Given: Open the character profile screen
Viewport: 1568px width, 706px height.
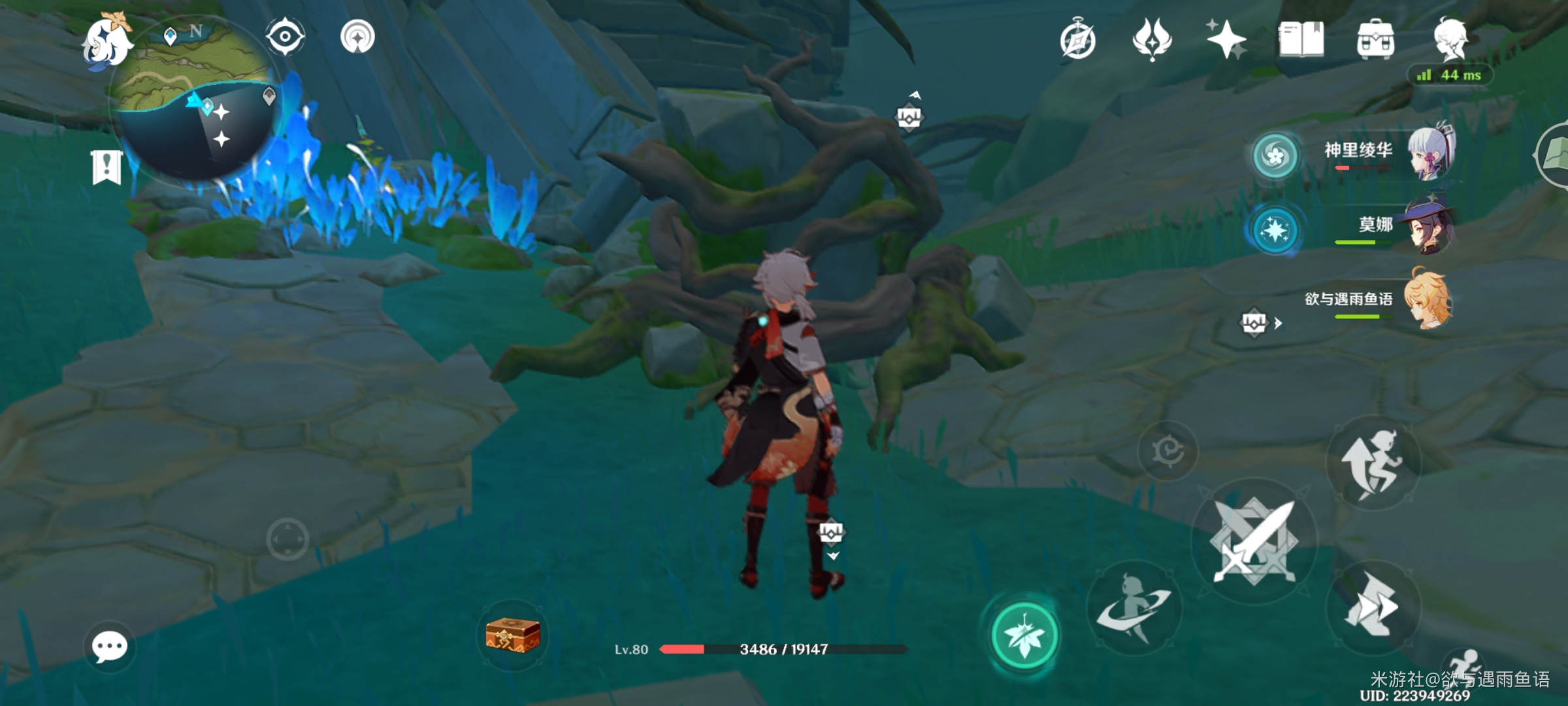Looking at the screenshot, I should coord(1451,39).
